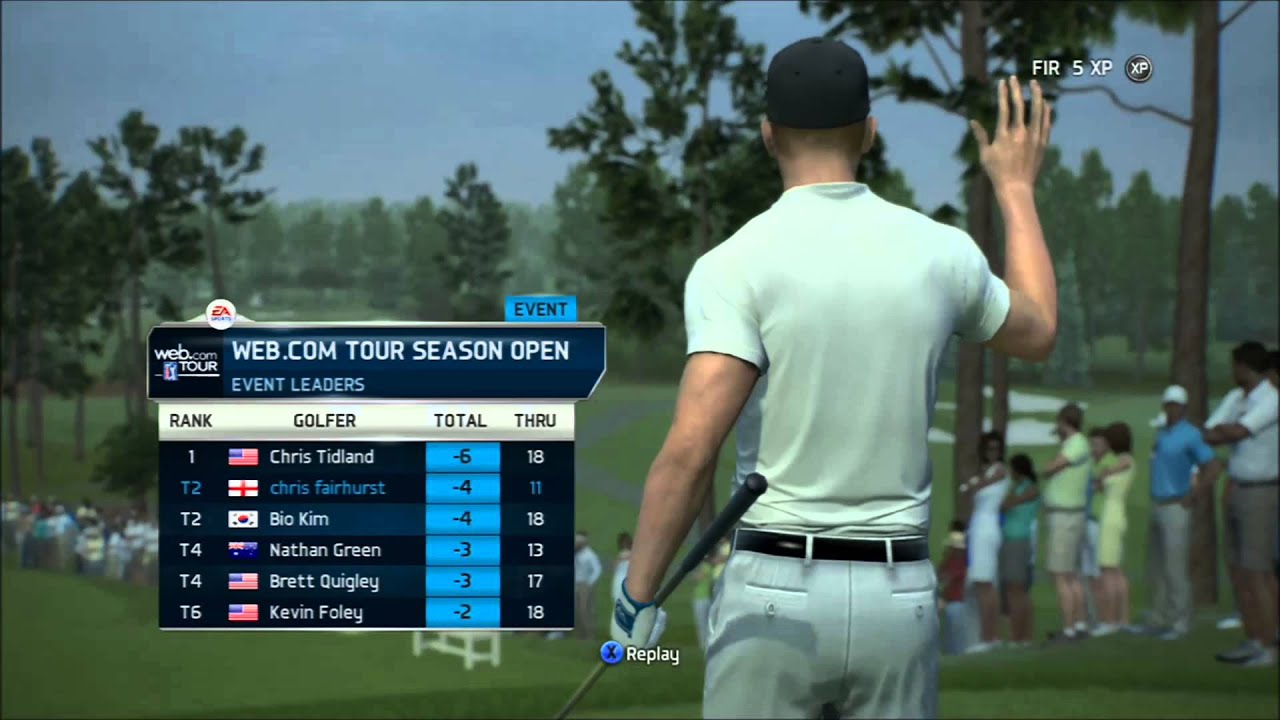This screenshot has height=720, width=1280.
Task: Select Nathan Green's leaderboard entry
Action: (x=366, y=550)
